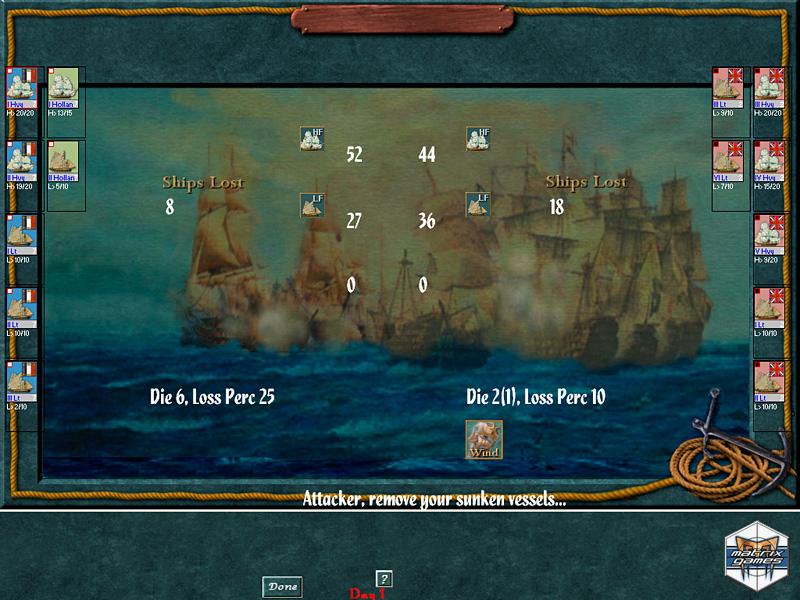800x600 pixels.
Task: Pick the British IV Hvy fleet at 15/20
Action: pos(768,165)
